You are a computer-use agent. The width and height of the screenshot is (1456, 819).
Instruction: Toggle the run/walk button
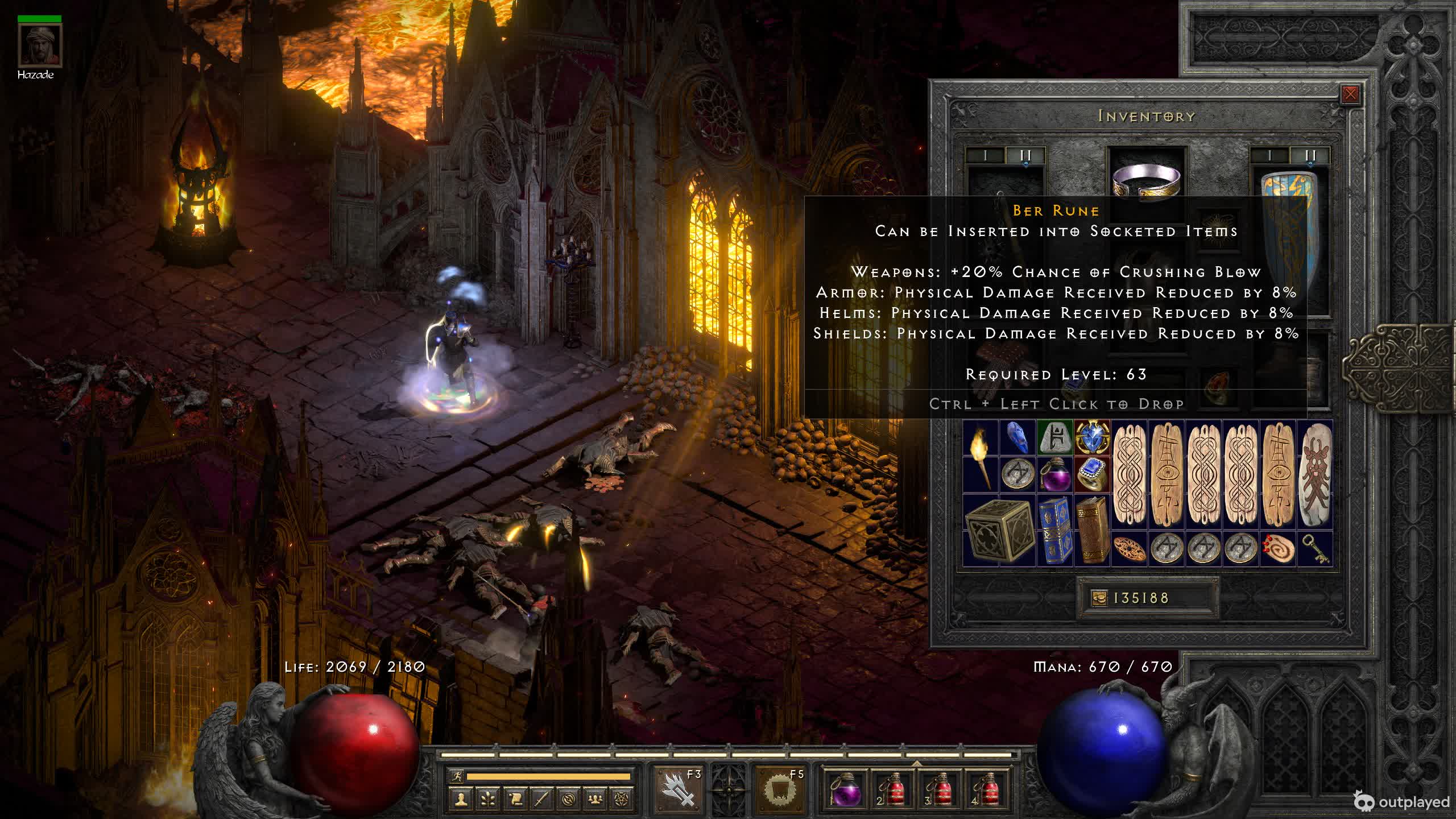click(x=457, y=776)
